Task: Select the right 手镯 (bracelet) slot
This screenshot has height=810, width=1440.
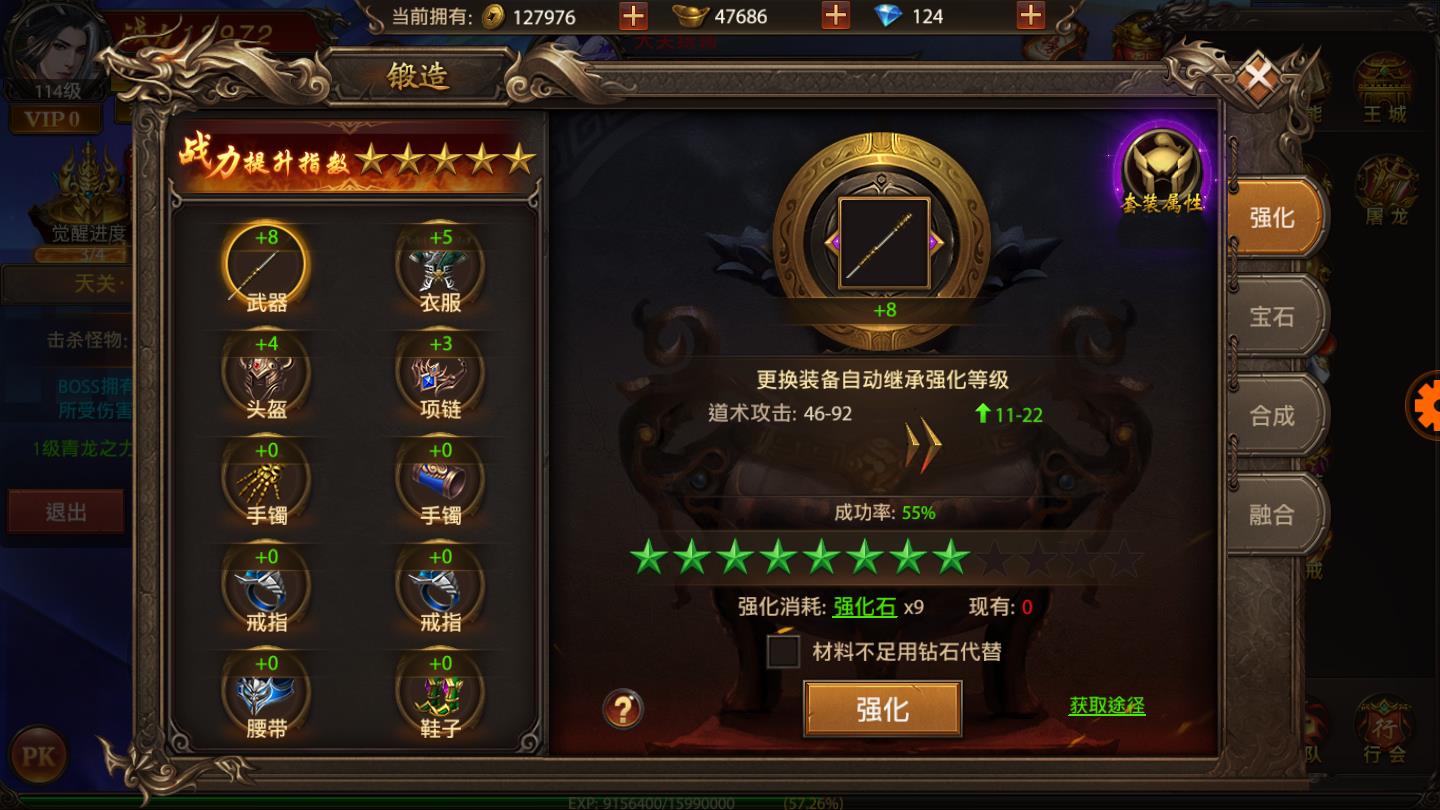Action: (x=442, y=482)
